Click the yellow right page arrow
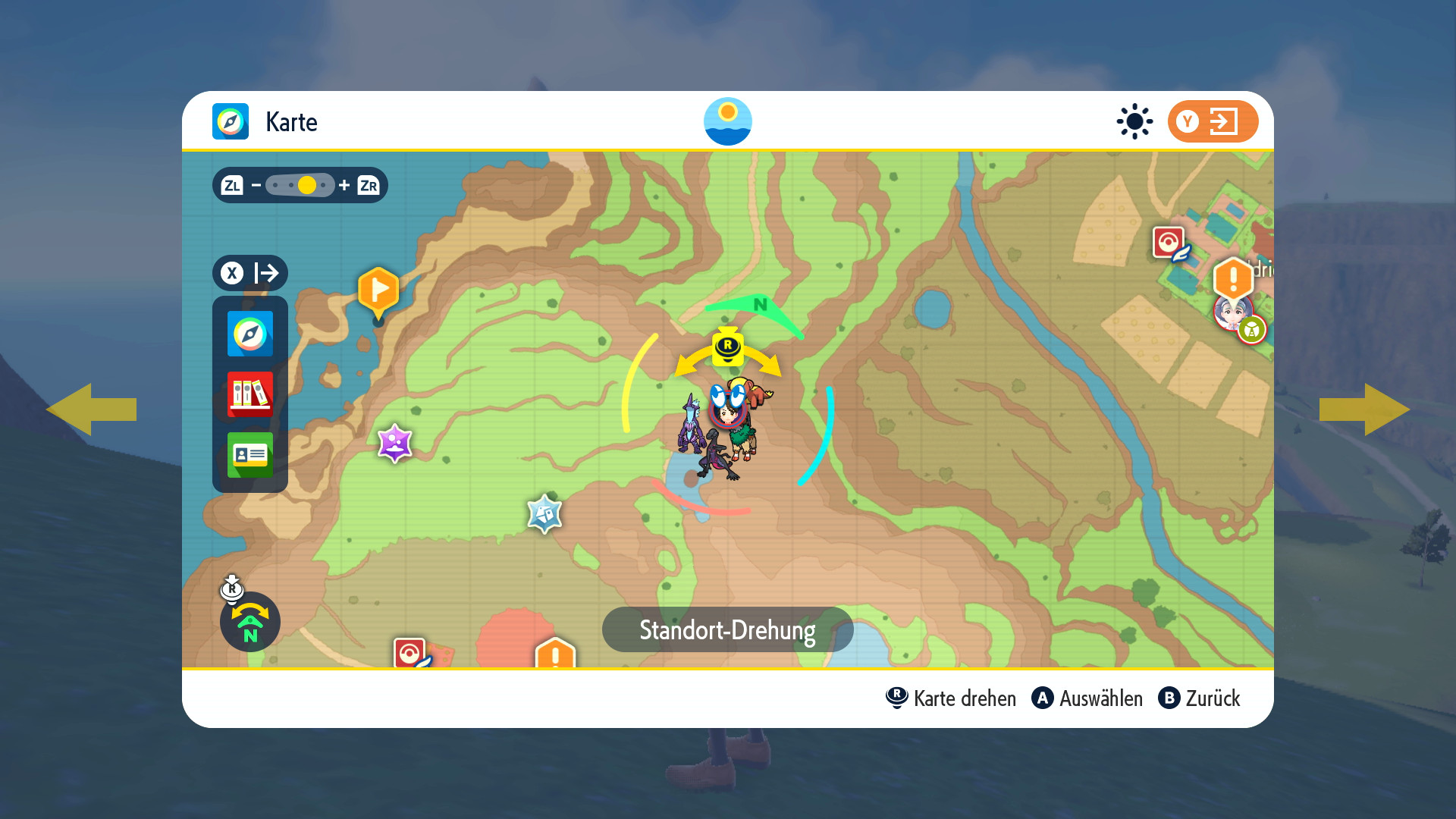The height and width of the screenshot is (819, 1456). point(1365,409)
